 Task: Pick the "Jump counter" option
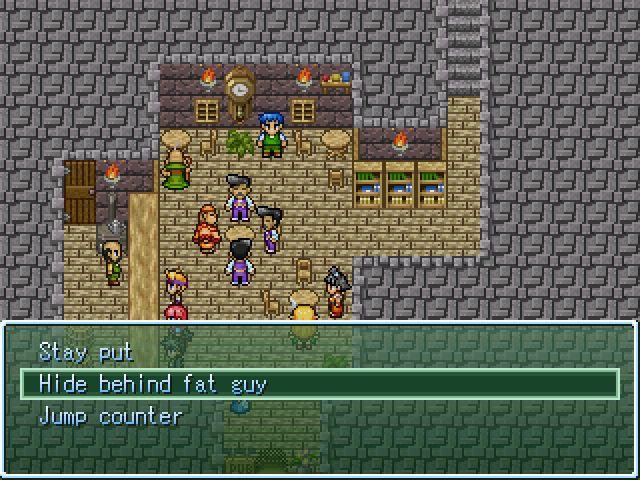[x=110, y=416]
